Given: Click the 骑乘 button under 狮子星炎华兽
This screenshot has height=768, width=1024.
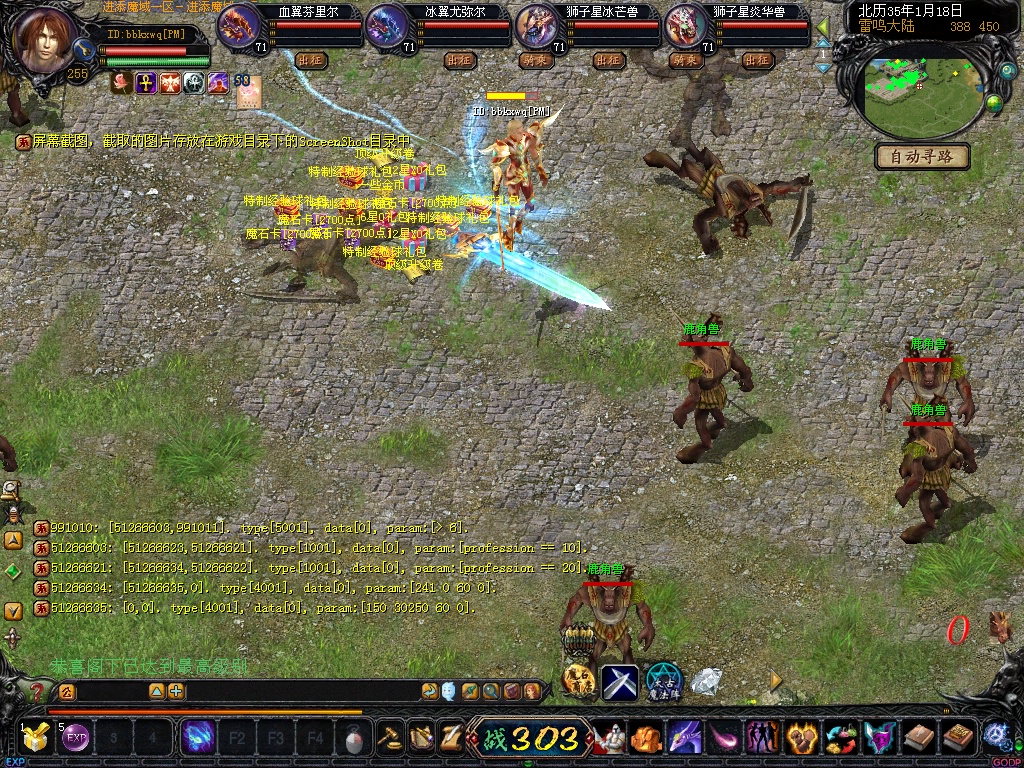Looking at the screenshot, I should click(684, 60).
